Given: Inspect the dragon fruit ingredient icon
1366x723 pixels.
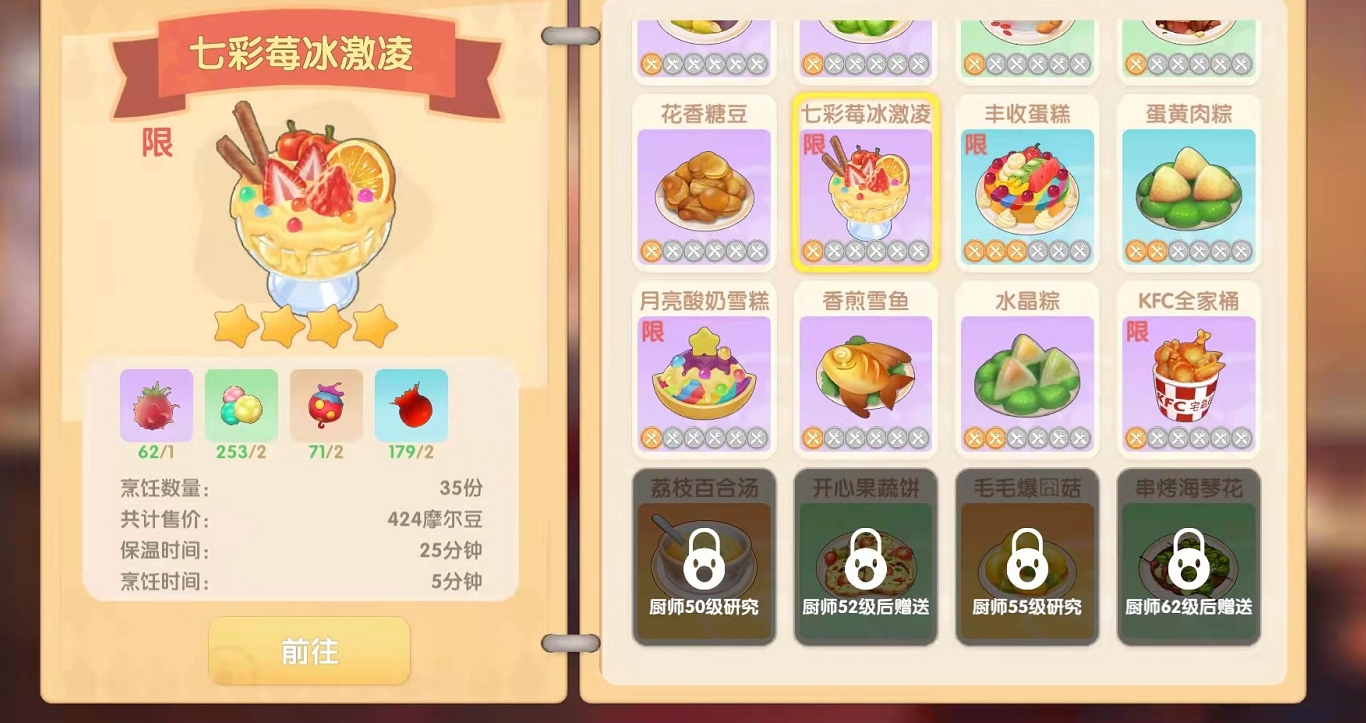Looking at the screenshot, I should click(x=156, y=405).
